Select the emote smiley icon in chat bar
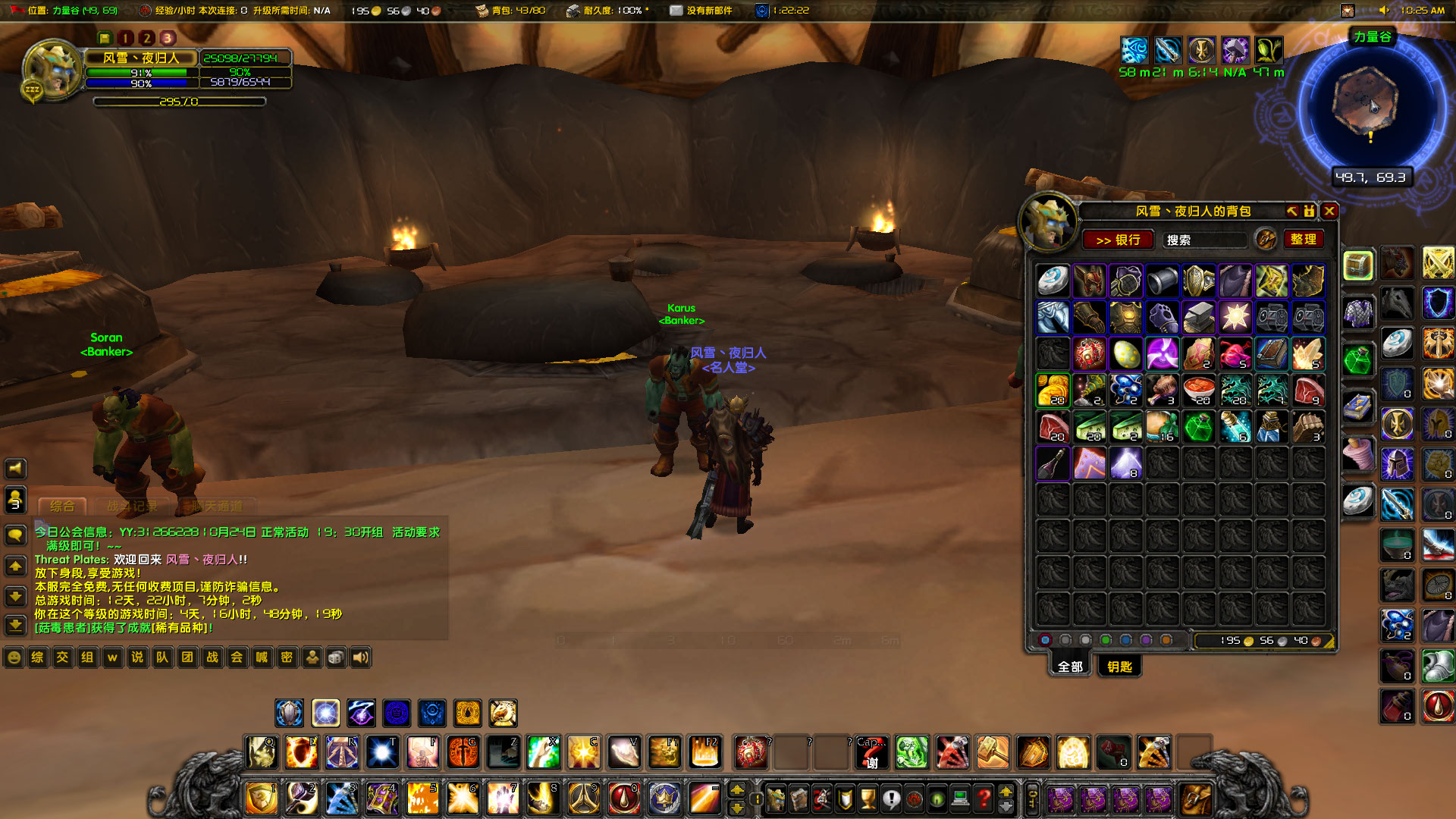Screen dimensions: 1456x819 (x=14, y=657)
